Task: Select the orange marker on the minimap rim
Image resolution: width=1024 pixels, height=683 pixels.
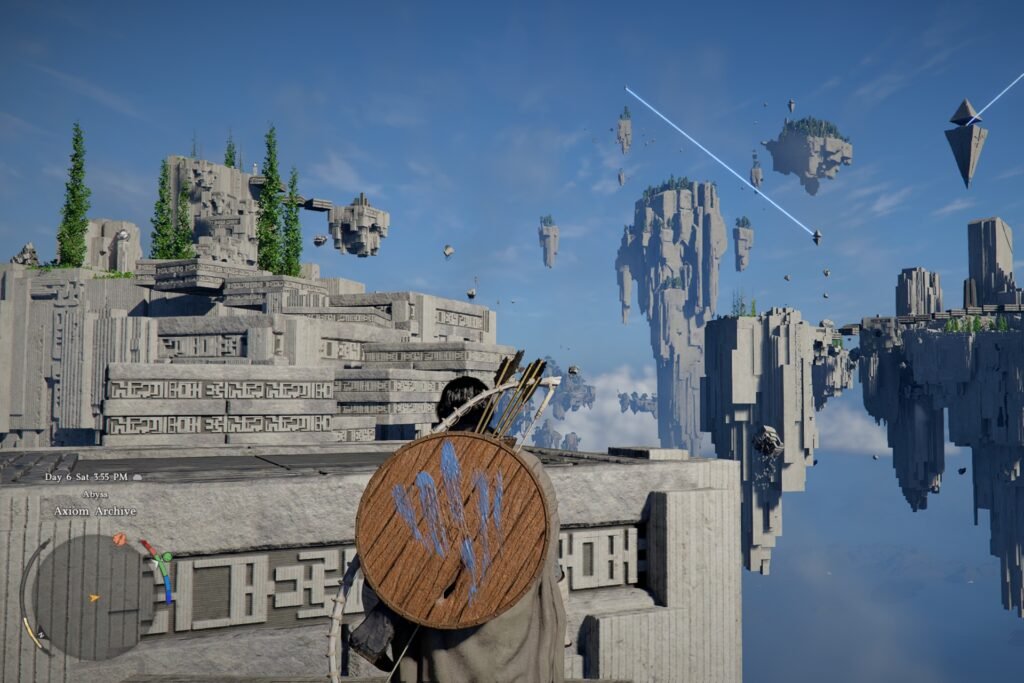Action: coord(119,540)
